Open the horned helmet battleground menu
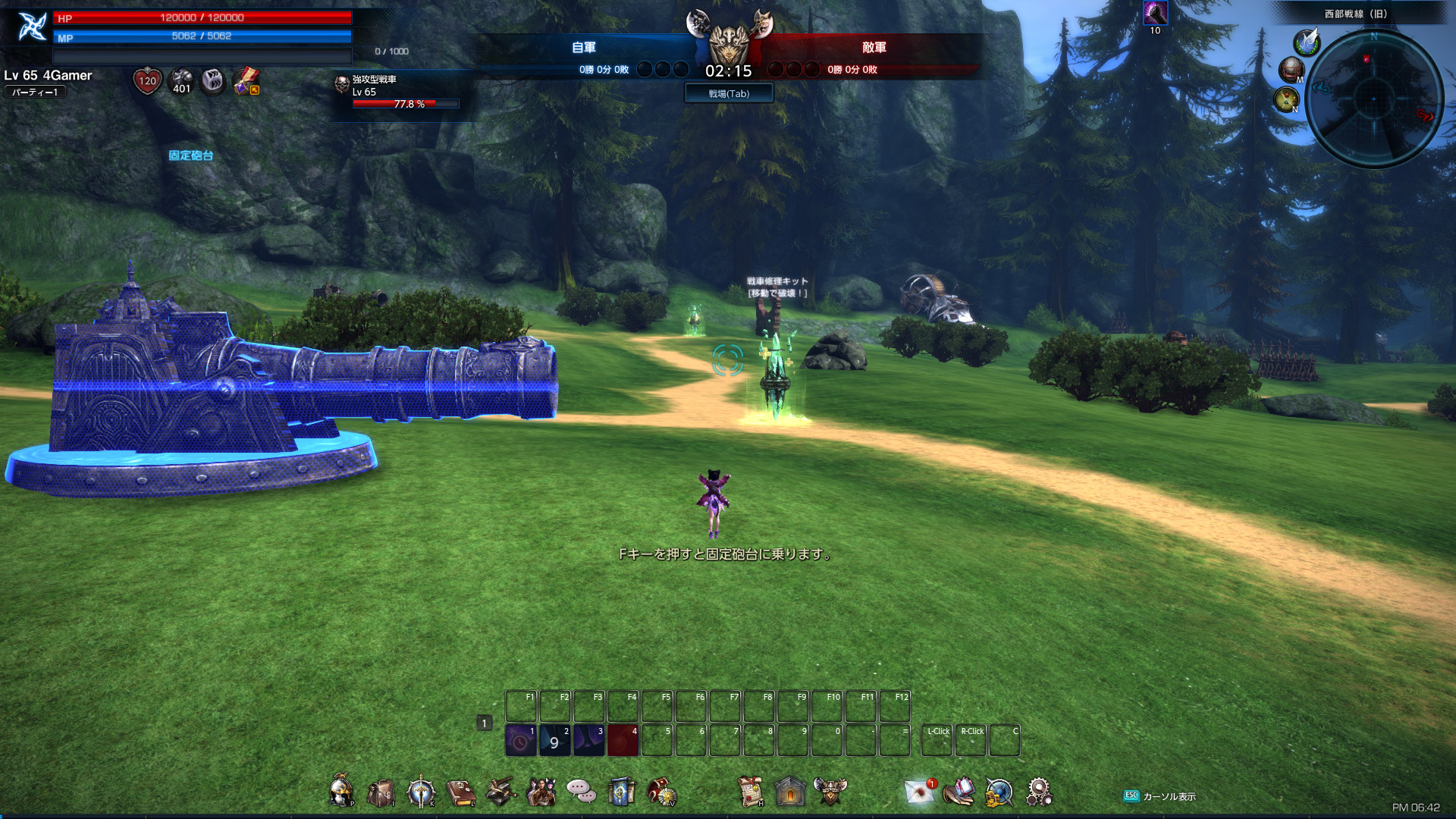1456x819 pixels. (x=830, y=792)
